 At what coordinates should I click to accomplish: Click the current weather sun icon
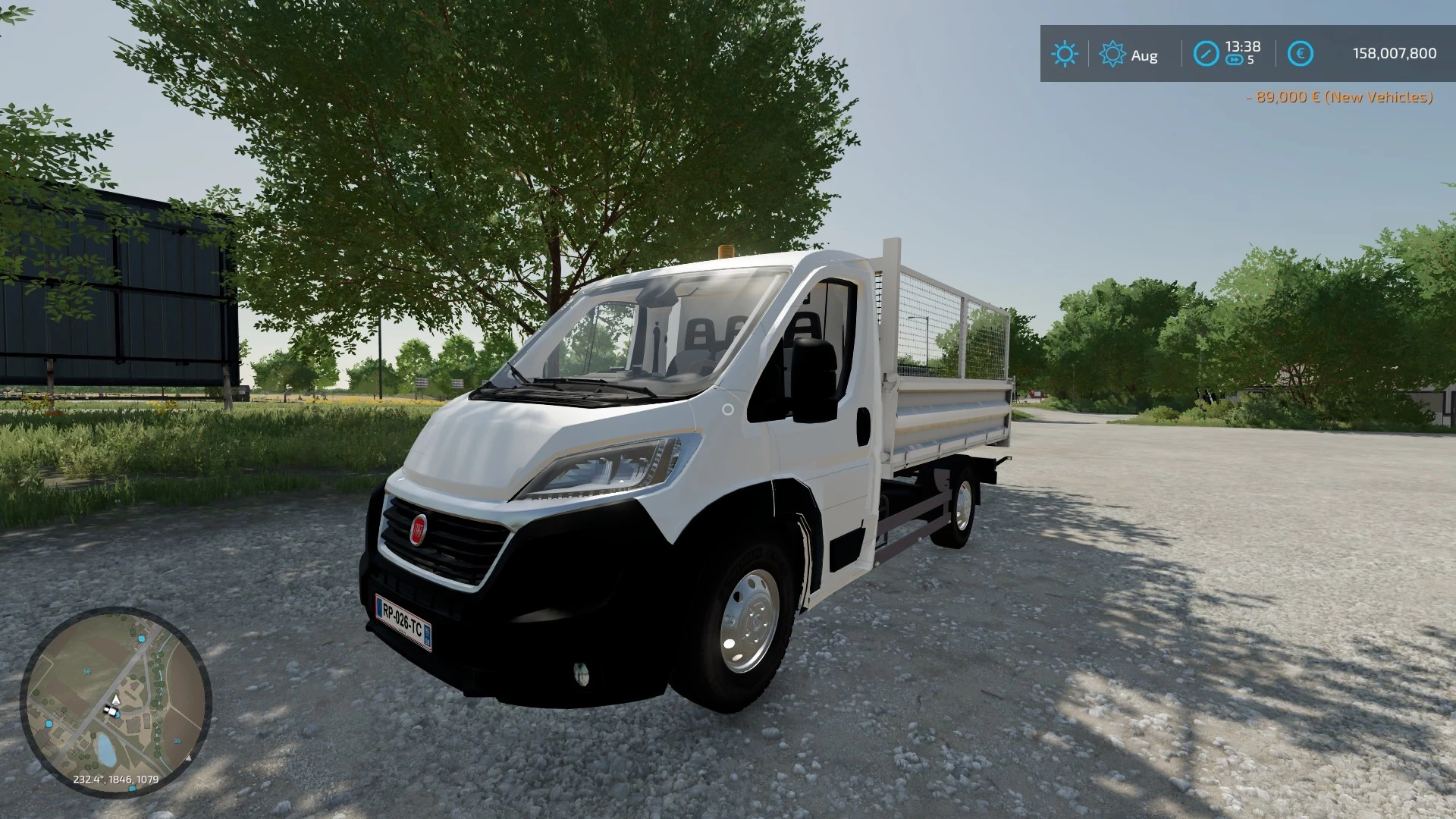click(1065, 54)
